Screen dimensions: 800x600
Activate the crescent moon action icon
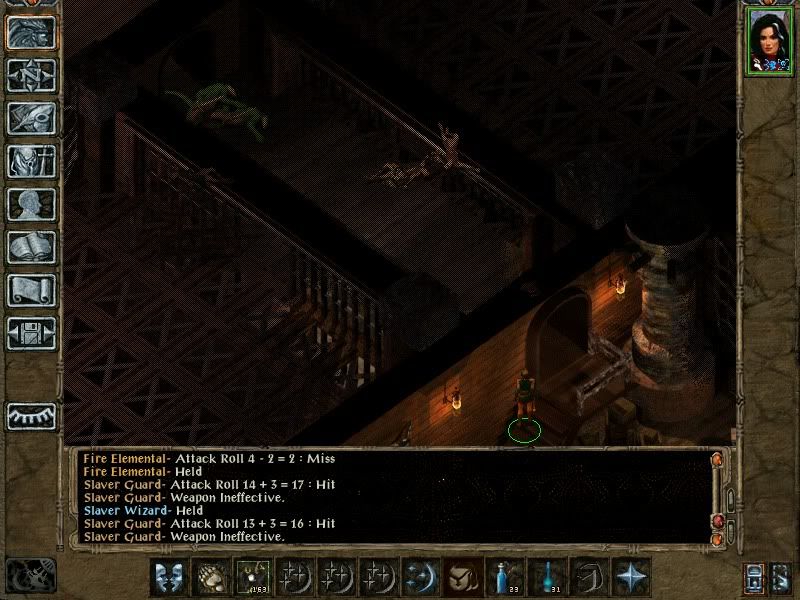point(420,577)
